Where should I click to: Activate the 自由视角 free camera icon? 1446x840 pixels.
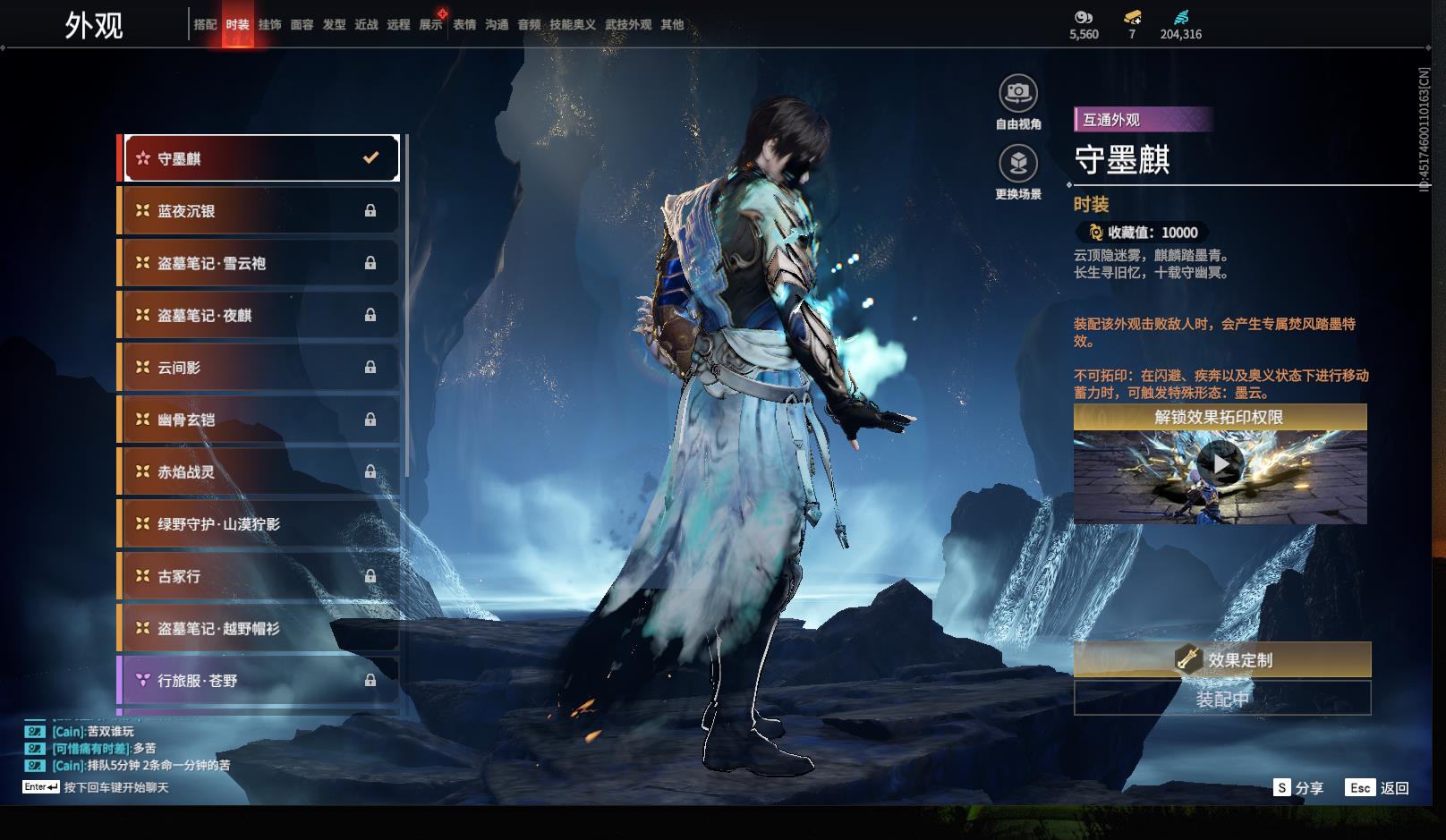click(x=1018, y=93)
